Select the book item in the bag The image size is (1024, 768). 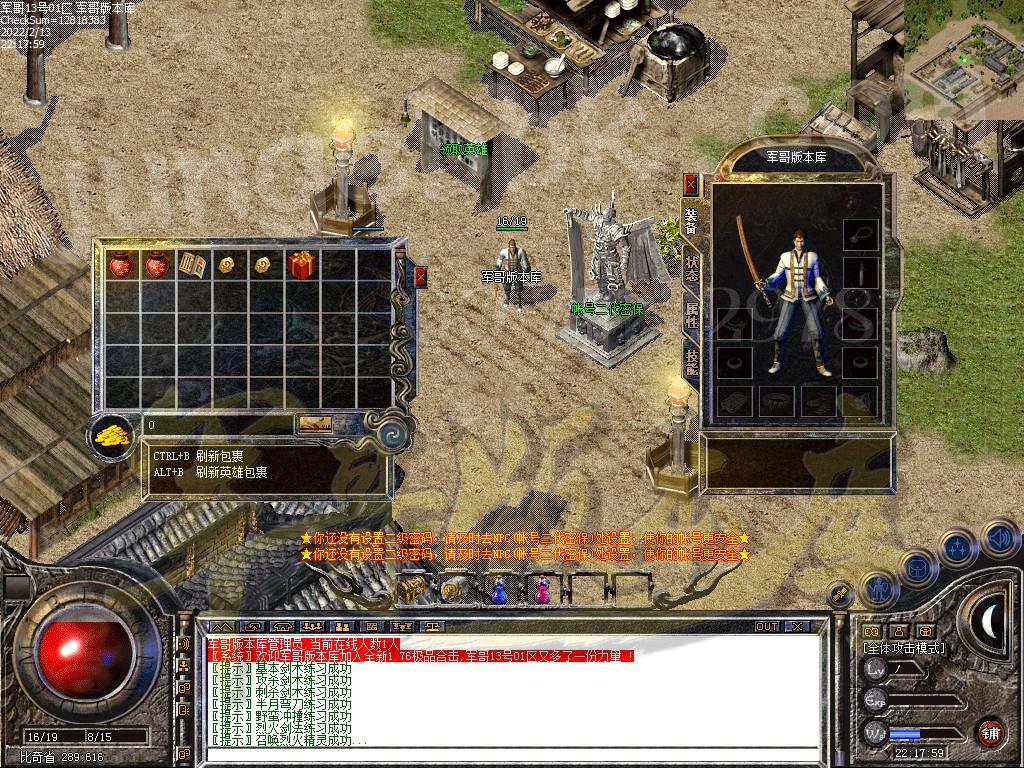point(191,264)
